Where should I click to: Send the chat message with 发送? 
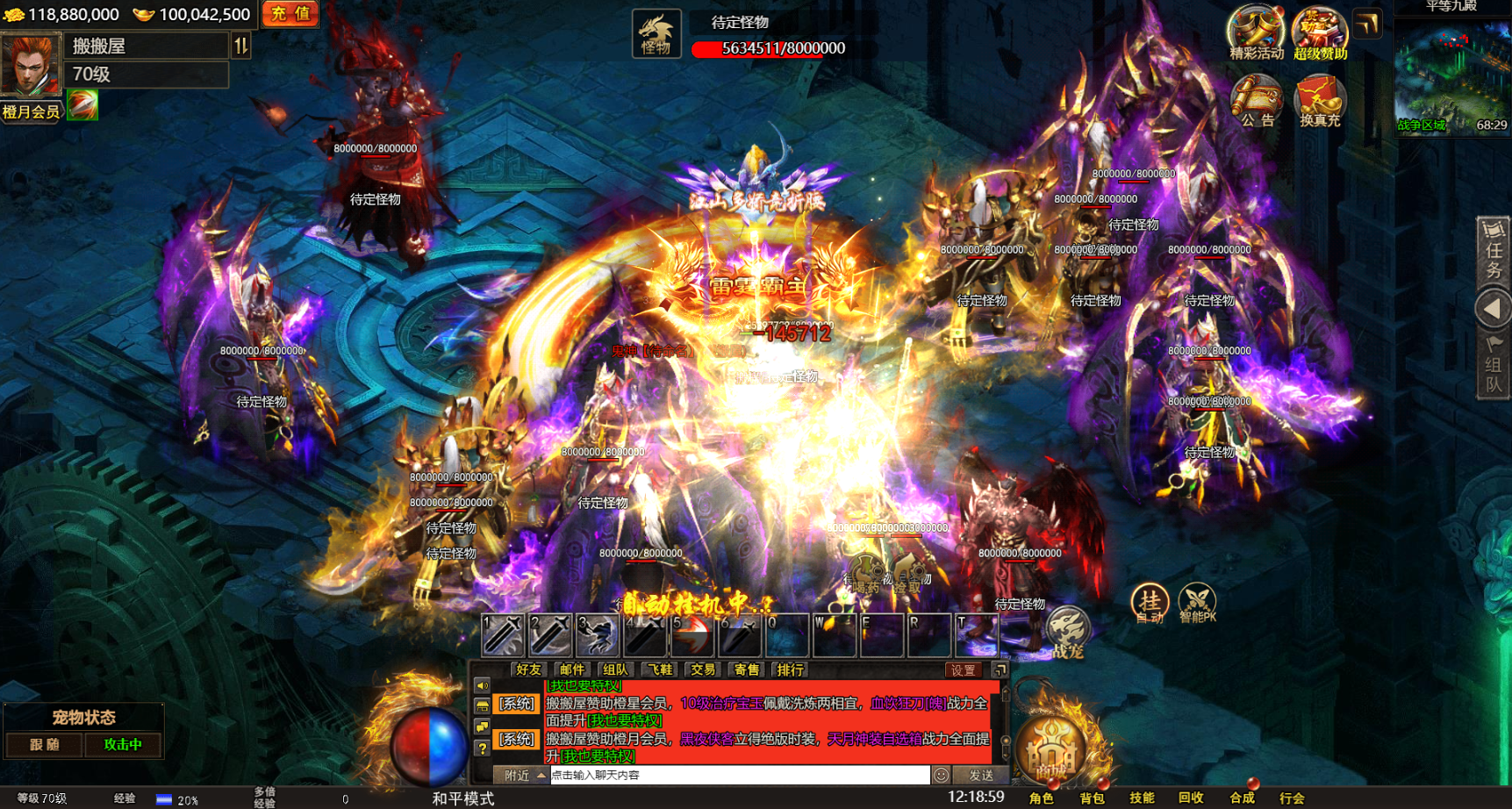(x=980, y=775)
